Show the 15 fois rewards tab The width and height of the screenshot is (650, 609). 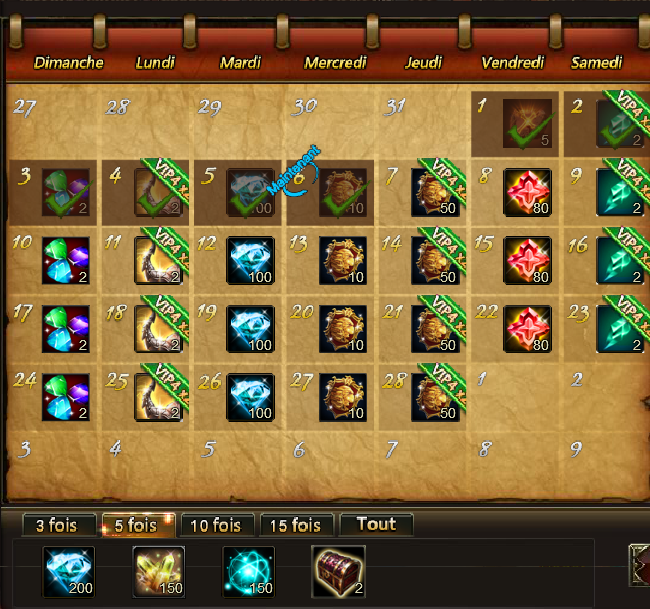point(297,525)
